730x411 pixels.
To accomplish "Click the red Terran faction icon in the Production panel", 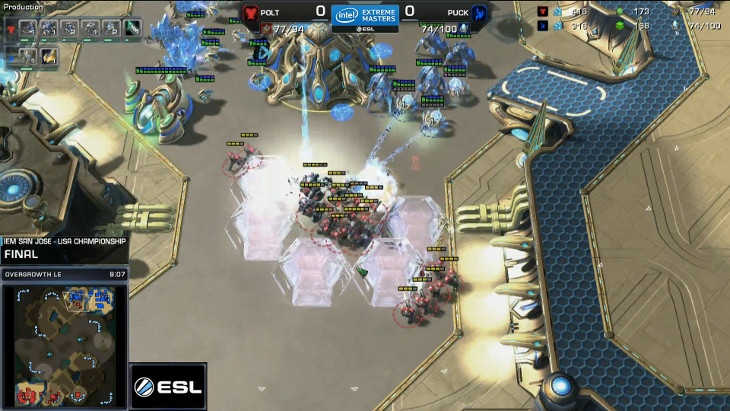I will [10, 28].
